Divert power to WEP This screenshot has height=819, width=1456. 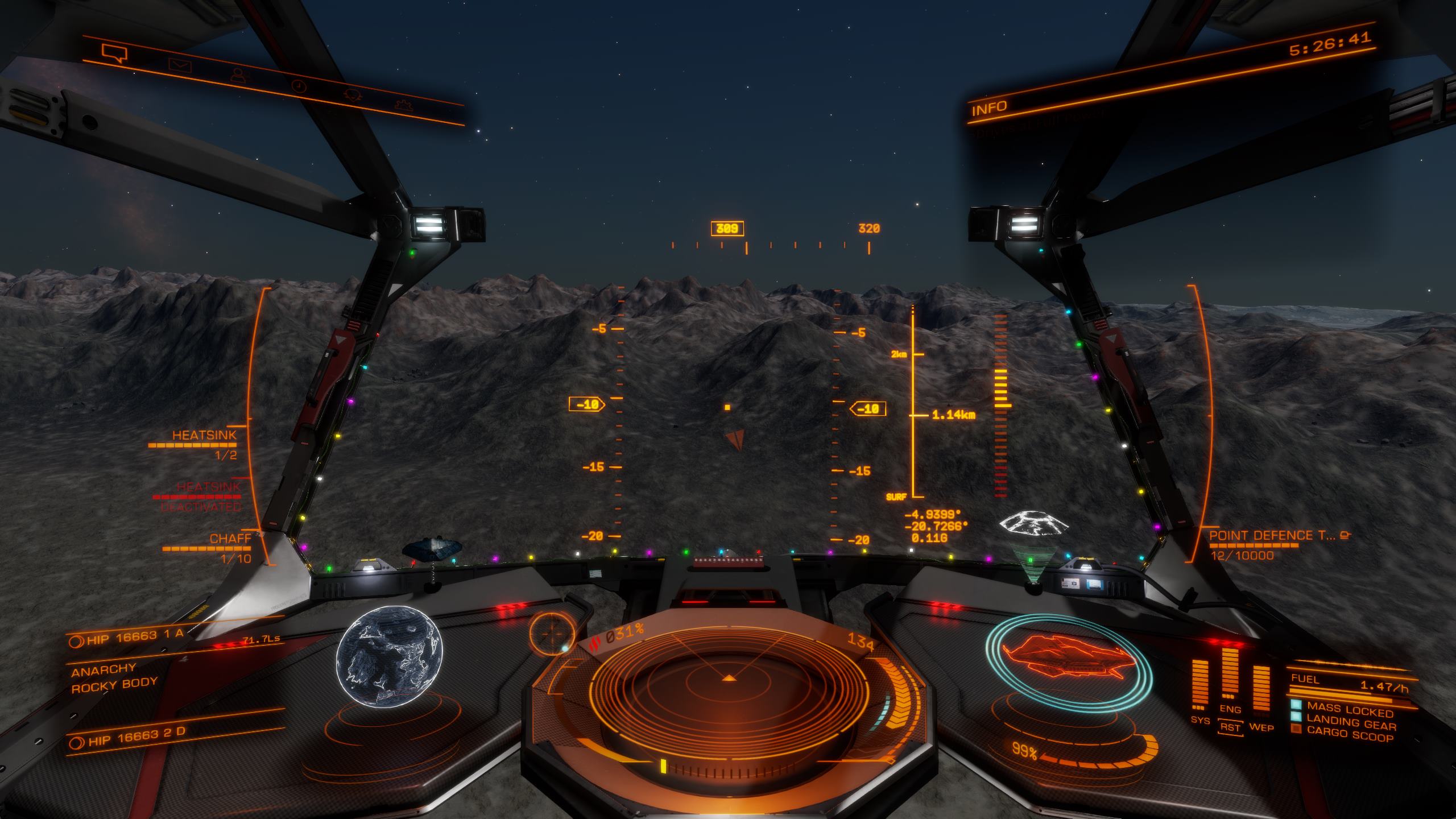[x=1261, y=727]
